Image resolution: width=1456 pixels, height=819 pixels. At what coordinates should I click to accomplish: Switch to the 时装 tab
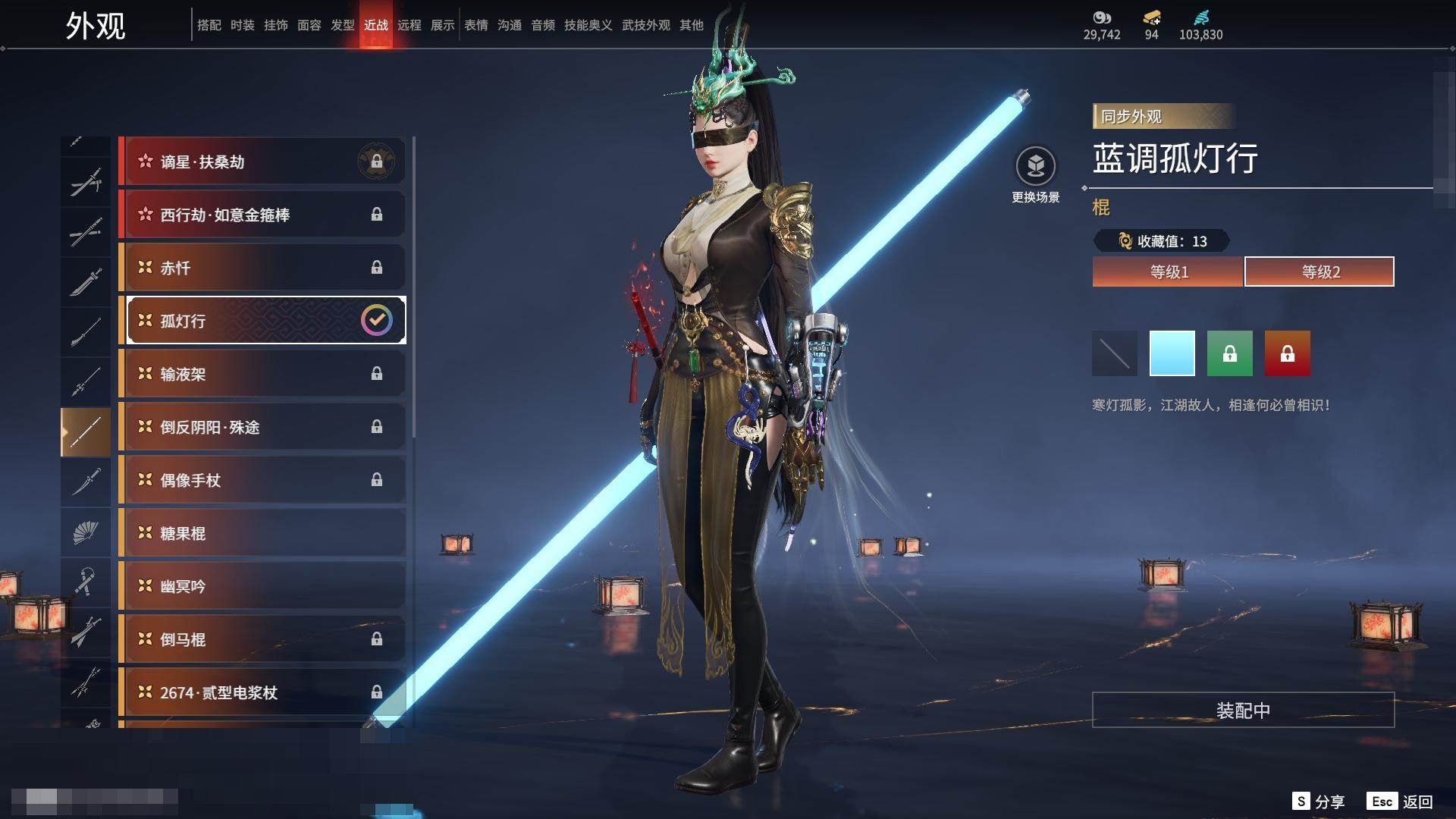[243, 25]
